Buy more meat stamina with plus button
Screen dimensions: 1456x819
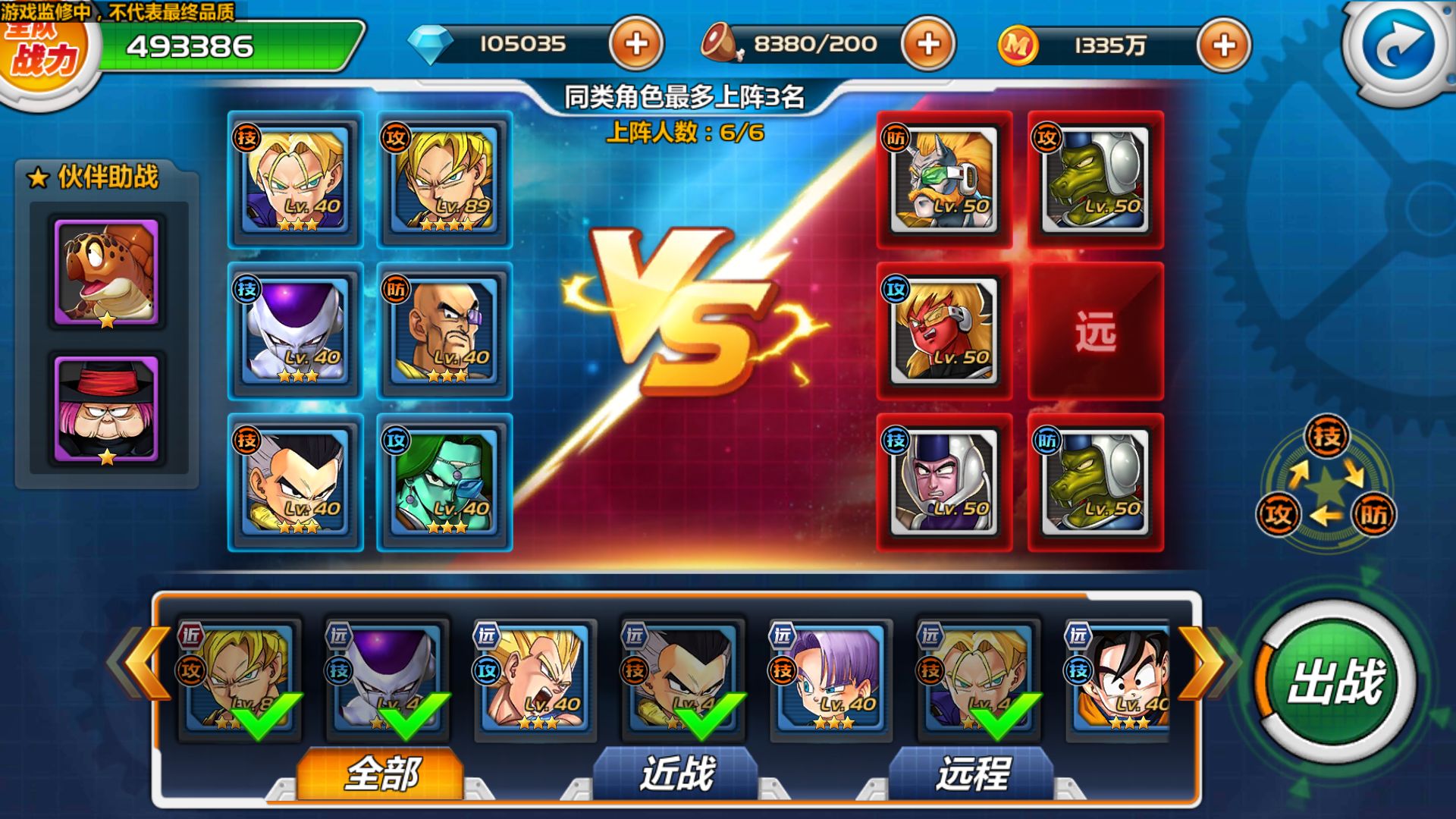[x=928, y=44]
